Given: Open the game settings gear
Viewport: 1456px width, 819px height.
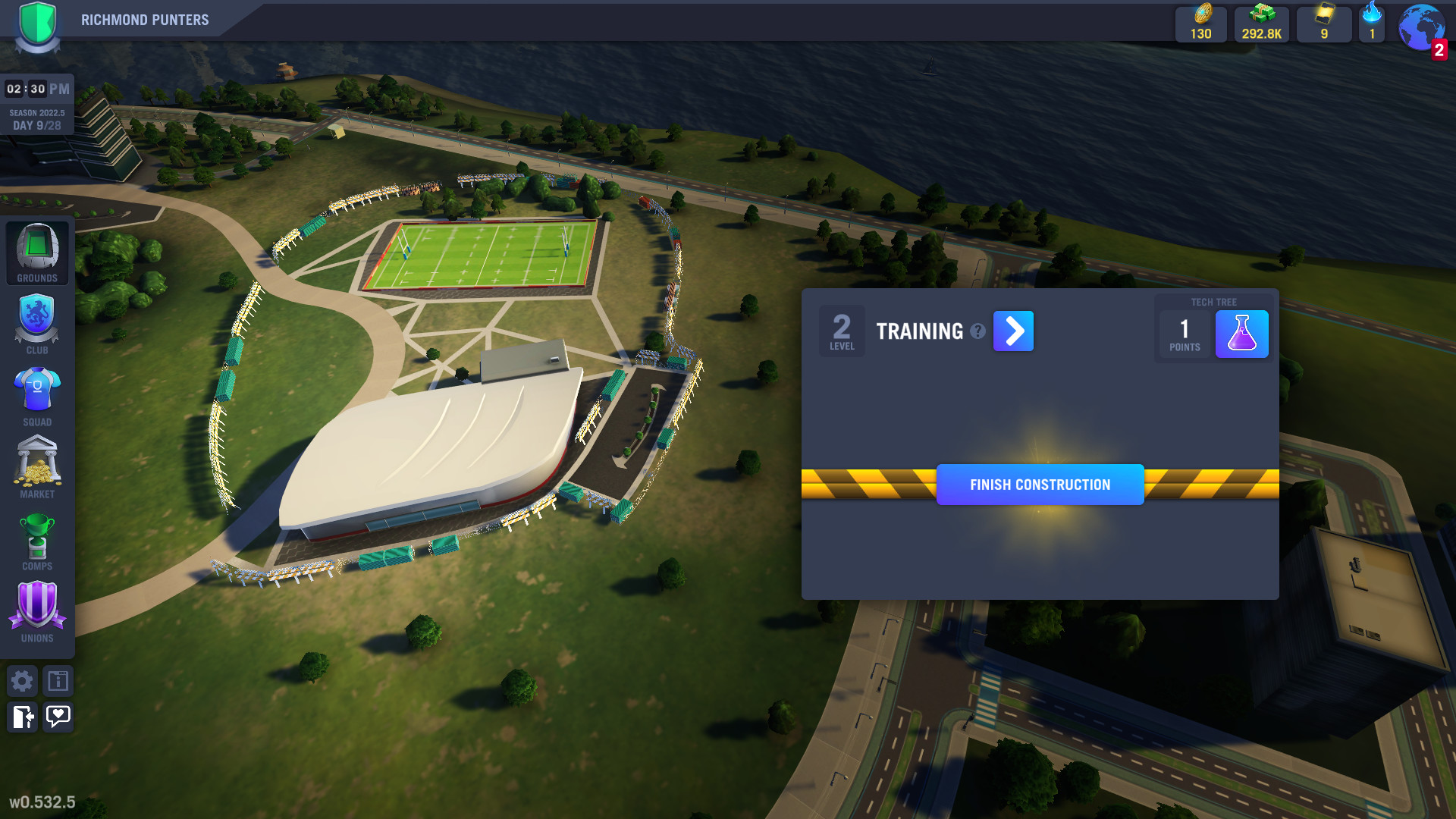Looking at the screenshot, I should (x=22, y=681).
